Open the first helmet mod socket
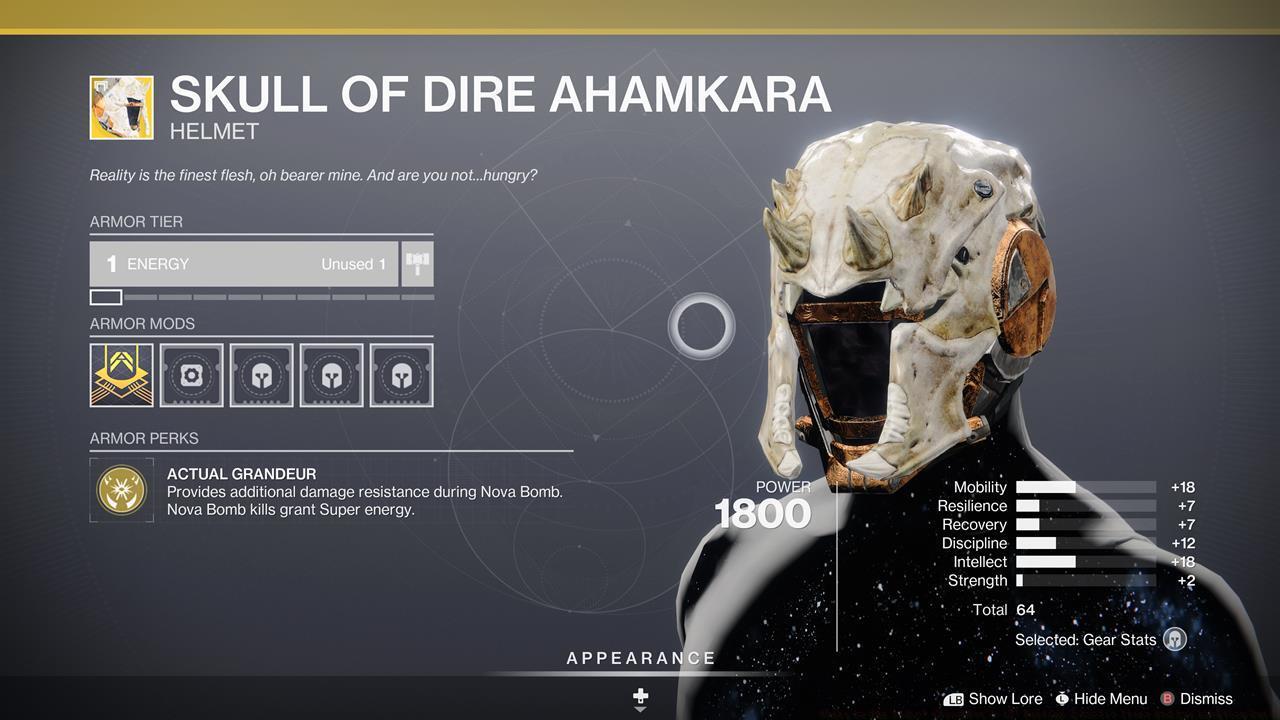The image size is (1280, 720). point(261,374)
